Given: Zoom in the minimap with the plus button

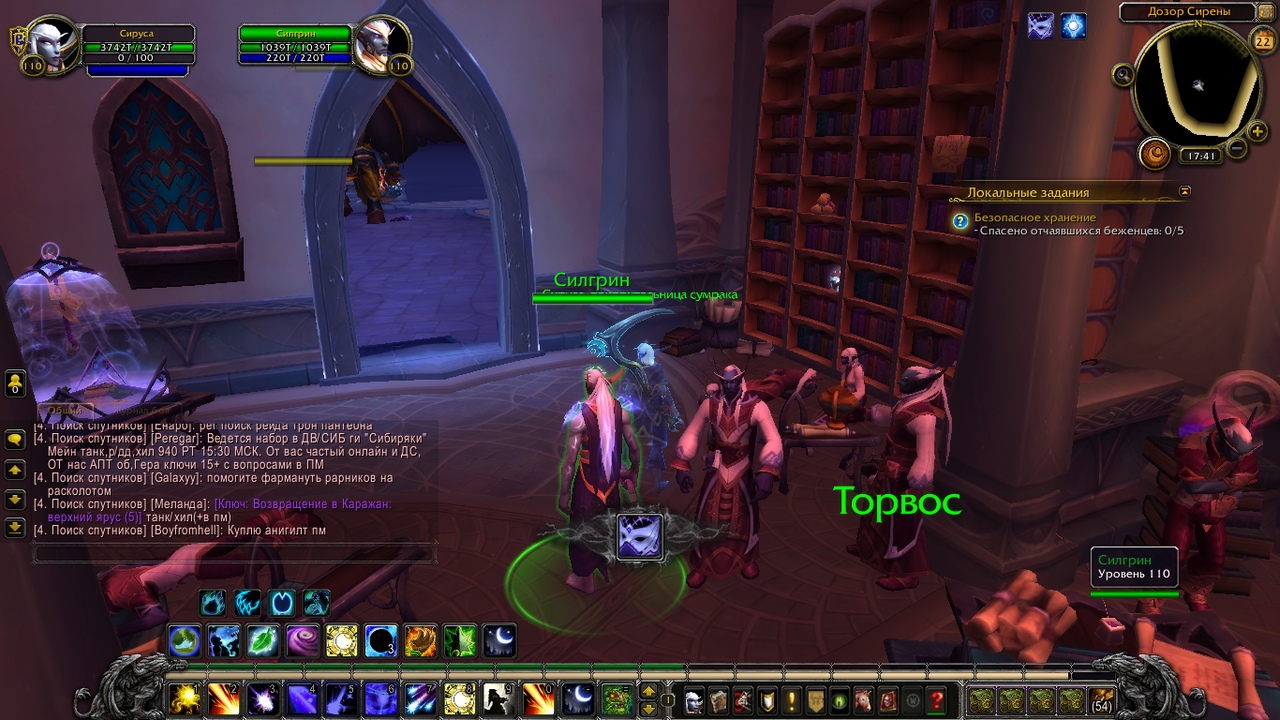Looking at the screenshot, I should click(1257, 131).
